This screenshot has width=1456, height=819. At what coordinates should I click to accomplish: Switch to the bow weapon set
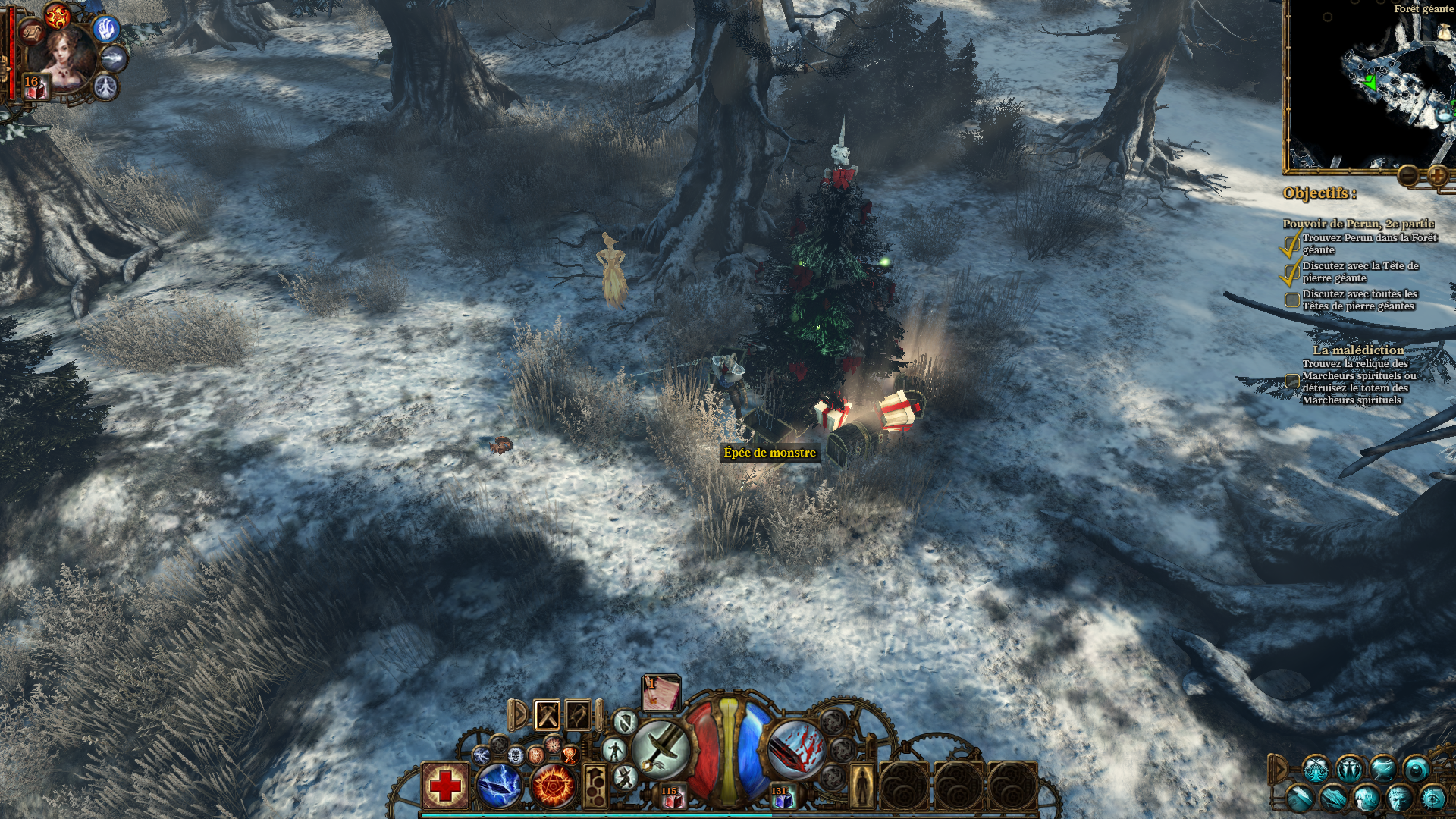coord(578,714)
